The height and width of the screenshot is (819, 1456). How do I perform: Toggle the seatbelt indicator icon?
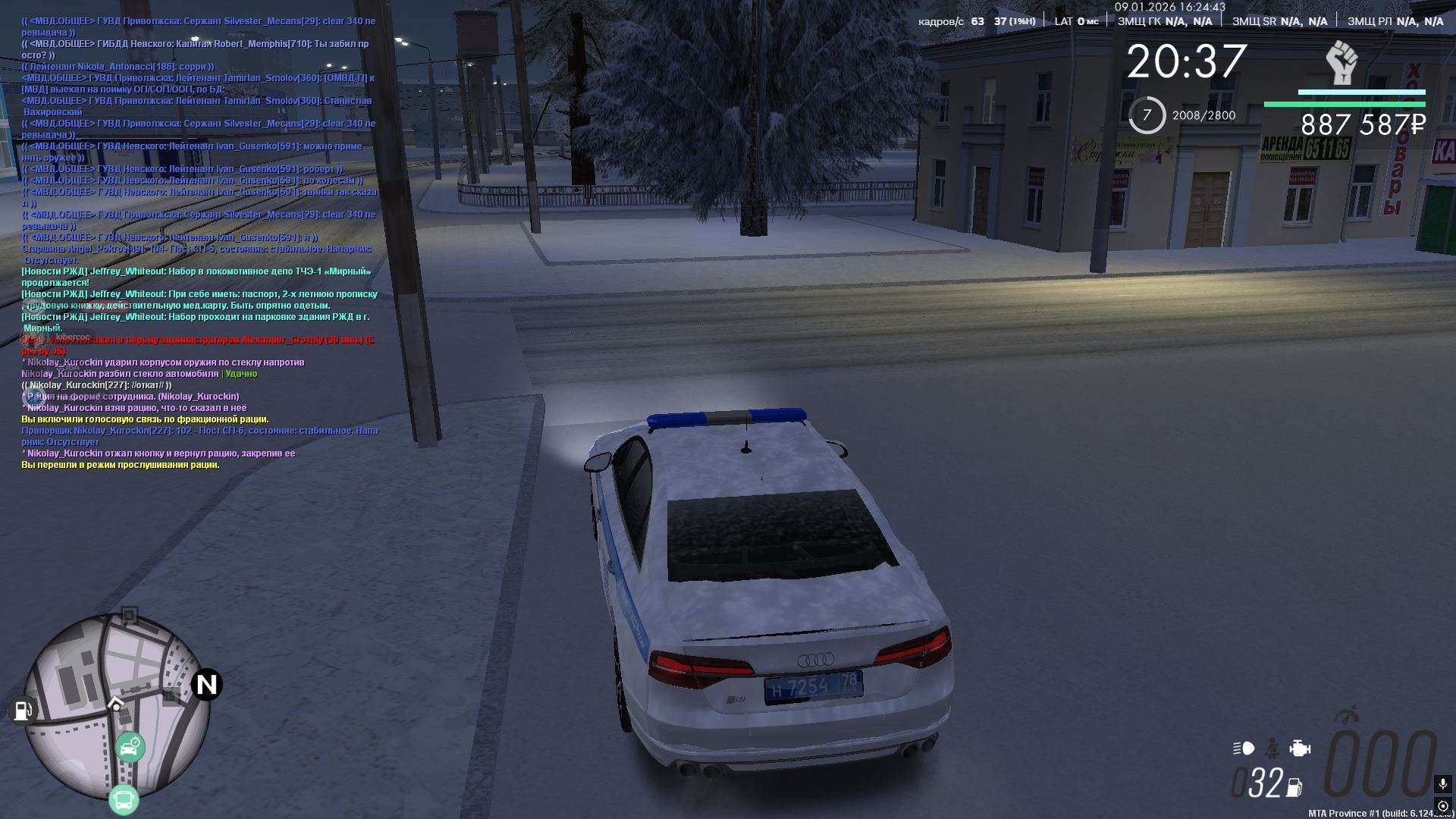click(x=1272, y=748)
